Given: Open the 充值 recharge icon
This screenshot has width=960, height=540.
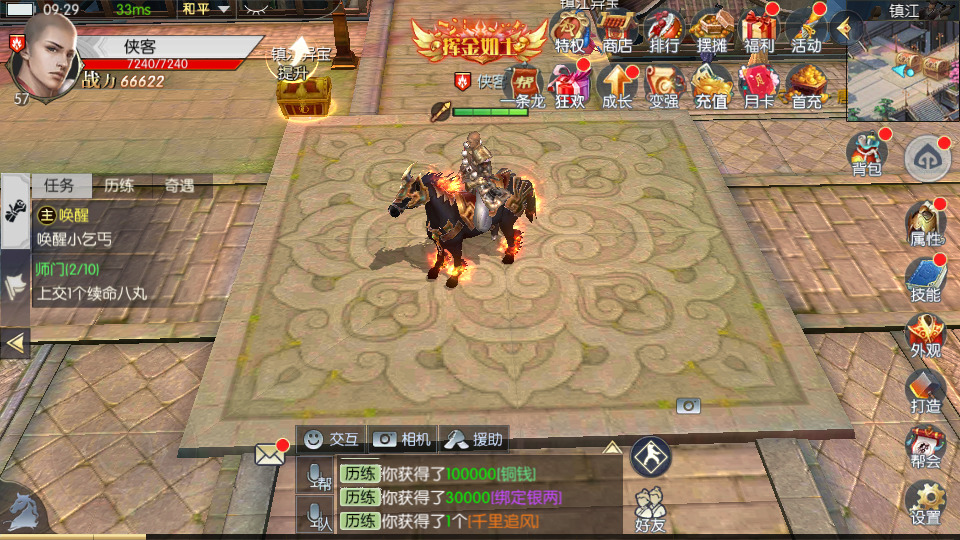Looking at the screenshot, I should tap(711, 86).
